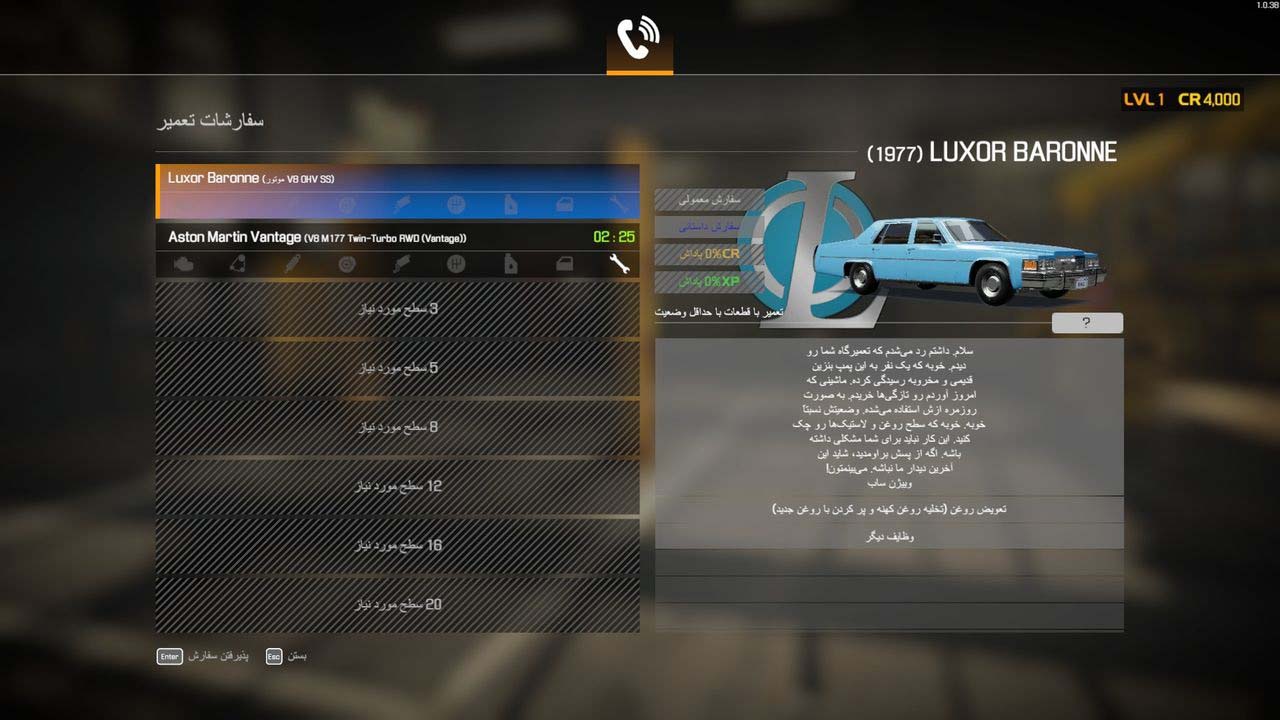Choose the locked level 12 order row
1280x720 pixels.
(x=397, y=486)
